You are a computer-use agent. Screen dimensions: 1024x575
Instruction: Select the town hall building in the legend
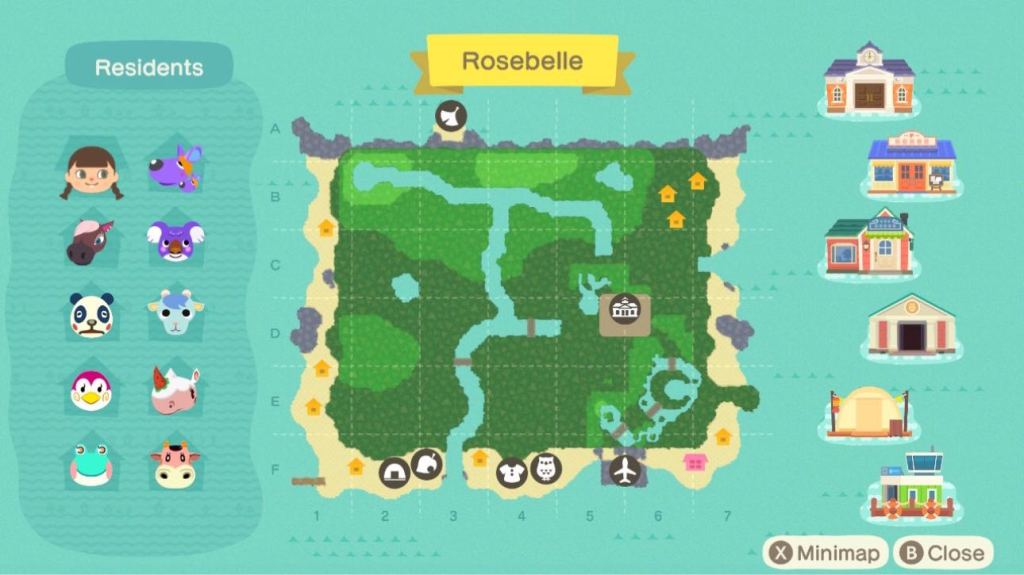click(x=868, y=78)
